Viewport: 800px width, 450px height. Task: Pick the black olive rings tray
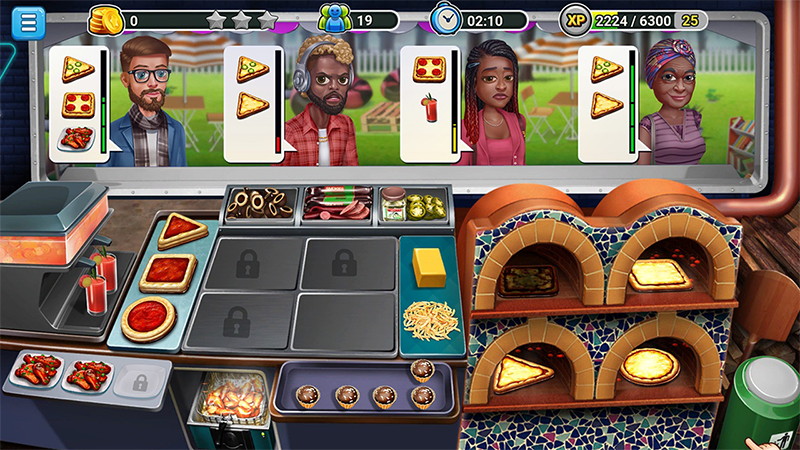coord(259,204)
